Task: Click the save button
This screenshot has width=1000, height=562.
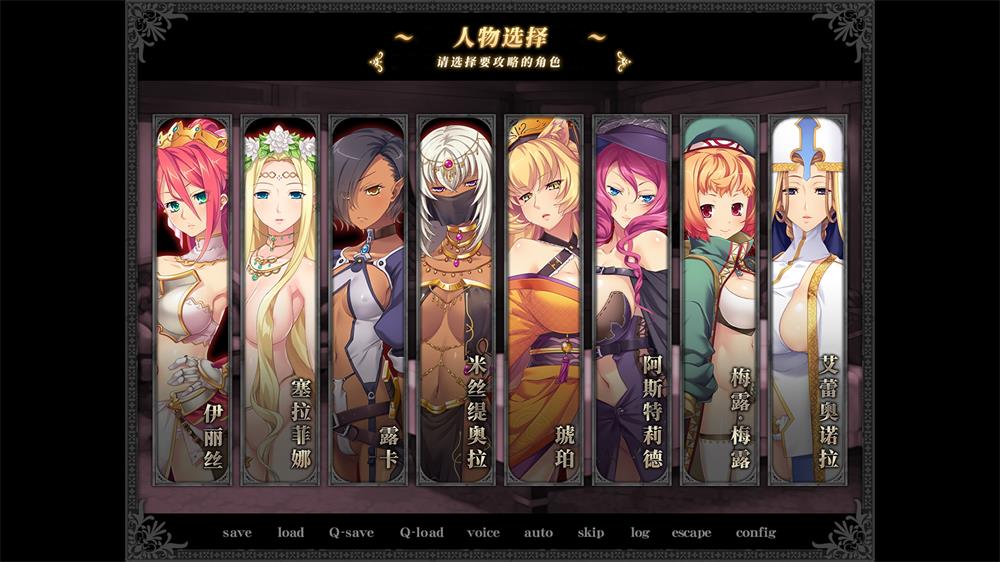Action: (237, 533)
